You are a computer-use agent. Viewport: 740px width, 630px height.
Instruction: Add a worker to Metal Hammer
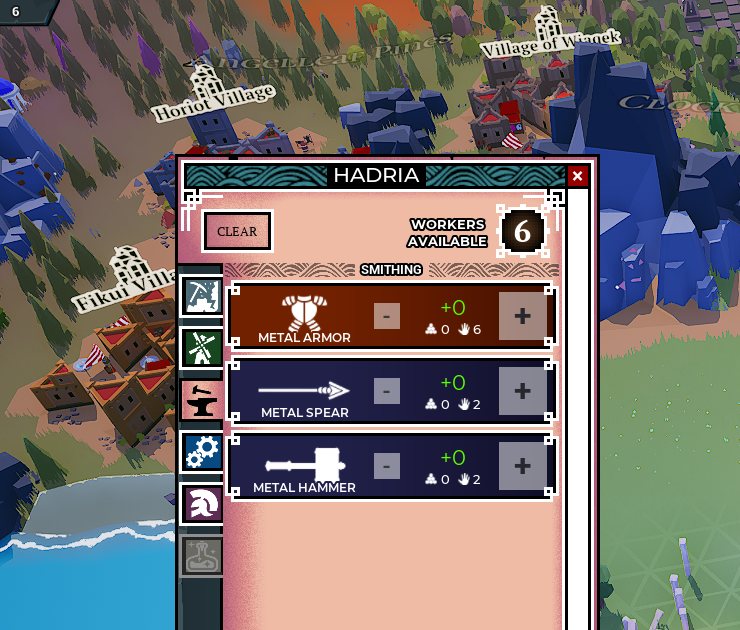click(522, 466)
